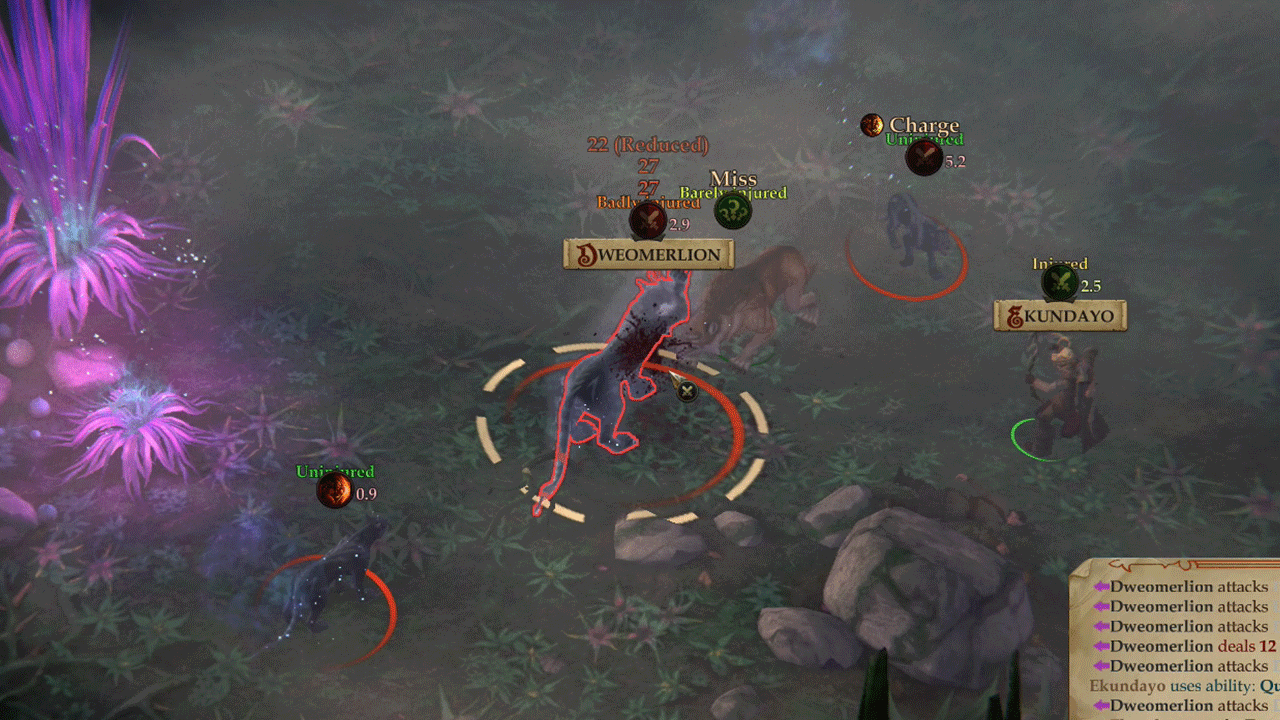The width and height of the screenshot is (1280, 720).
Task: Select the Ekundayo nameplate
Action: pos(1060,317)
